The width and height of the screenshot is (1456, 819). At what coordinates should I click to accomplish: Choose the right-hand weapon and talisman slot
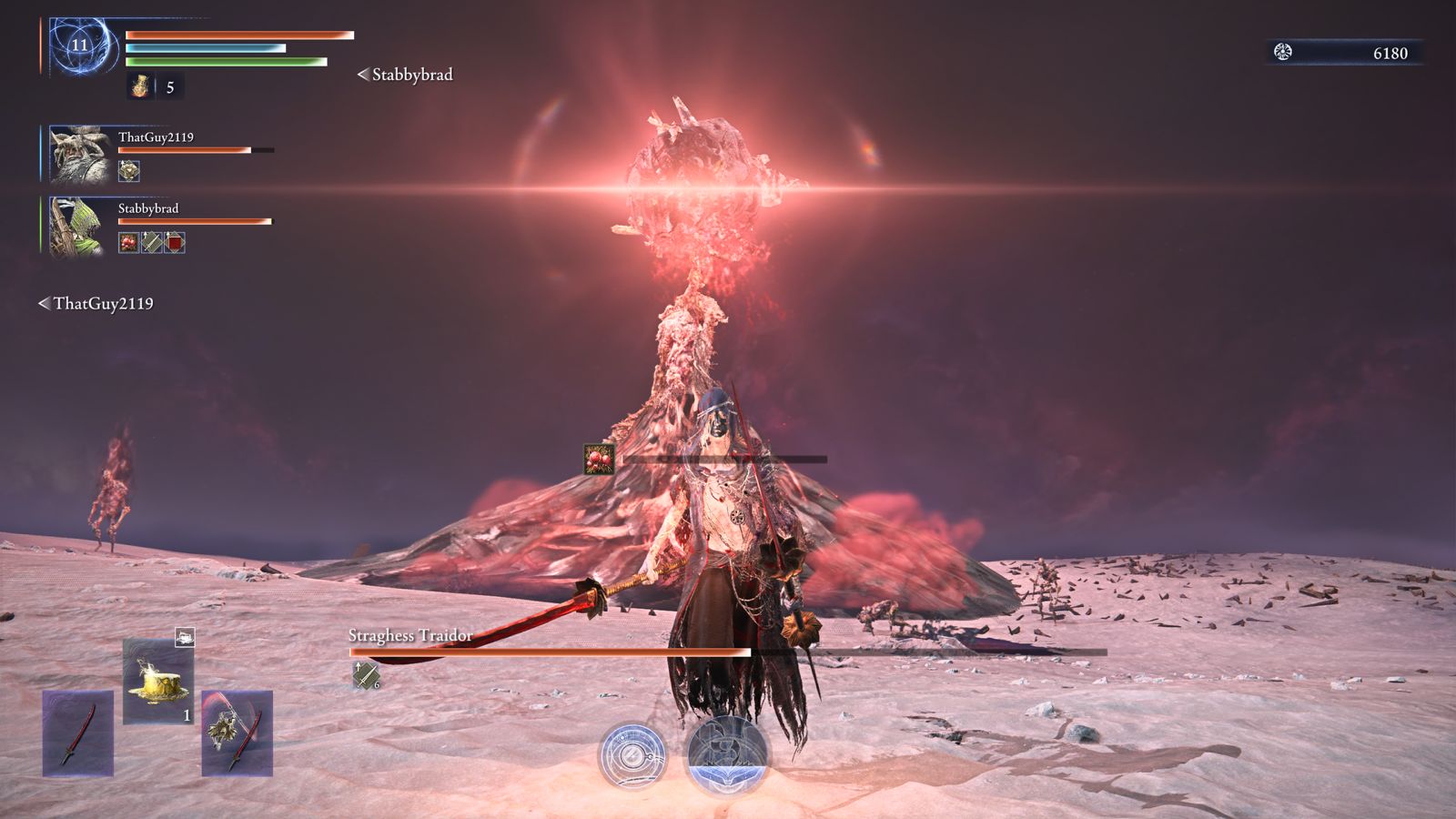pos(237,733)
